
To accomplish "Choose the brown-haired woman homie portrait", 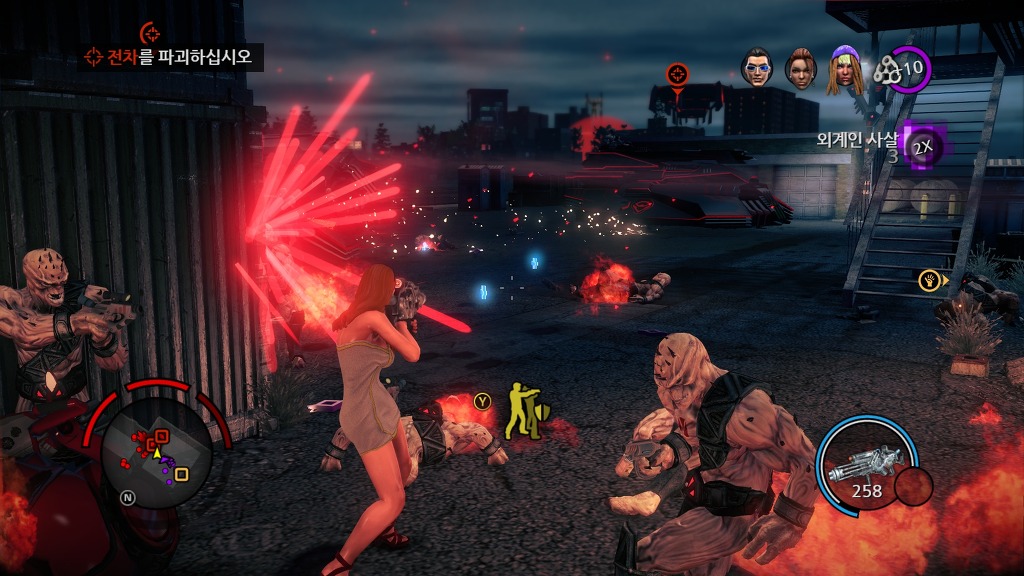I will pyautogui.click(x=800, y=66).
